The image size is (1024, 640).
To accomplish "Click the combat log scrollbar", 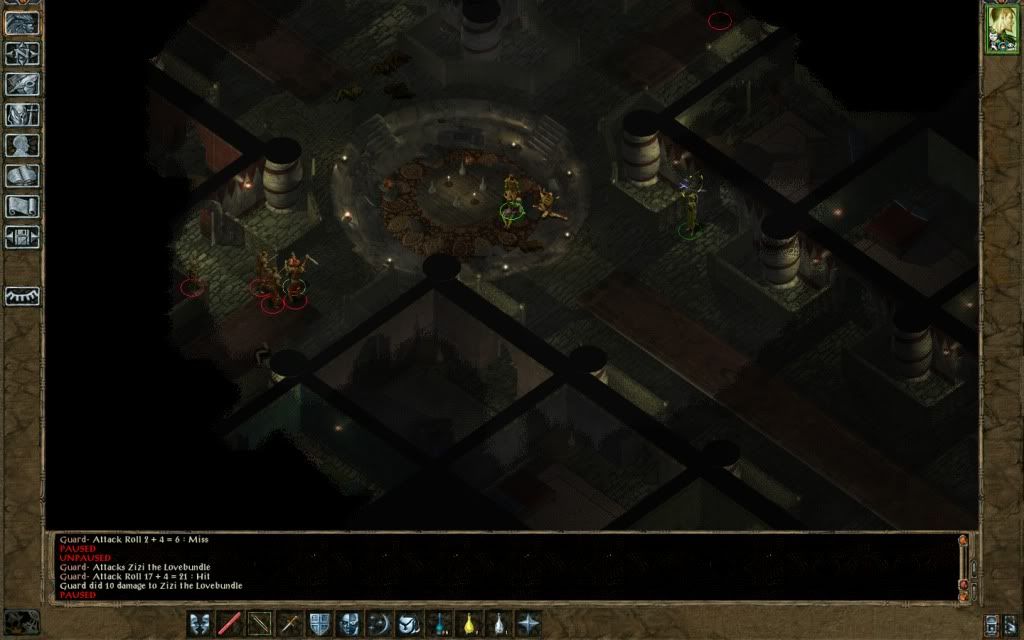I will coord(964,565).
